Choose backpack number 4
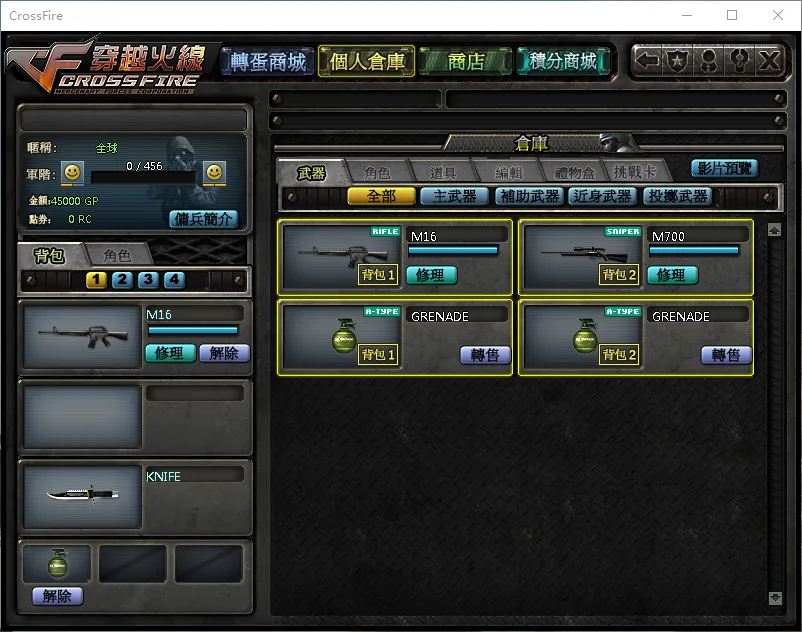 [174, 280]
